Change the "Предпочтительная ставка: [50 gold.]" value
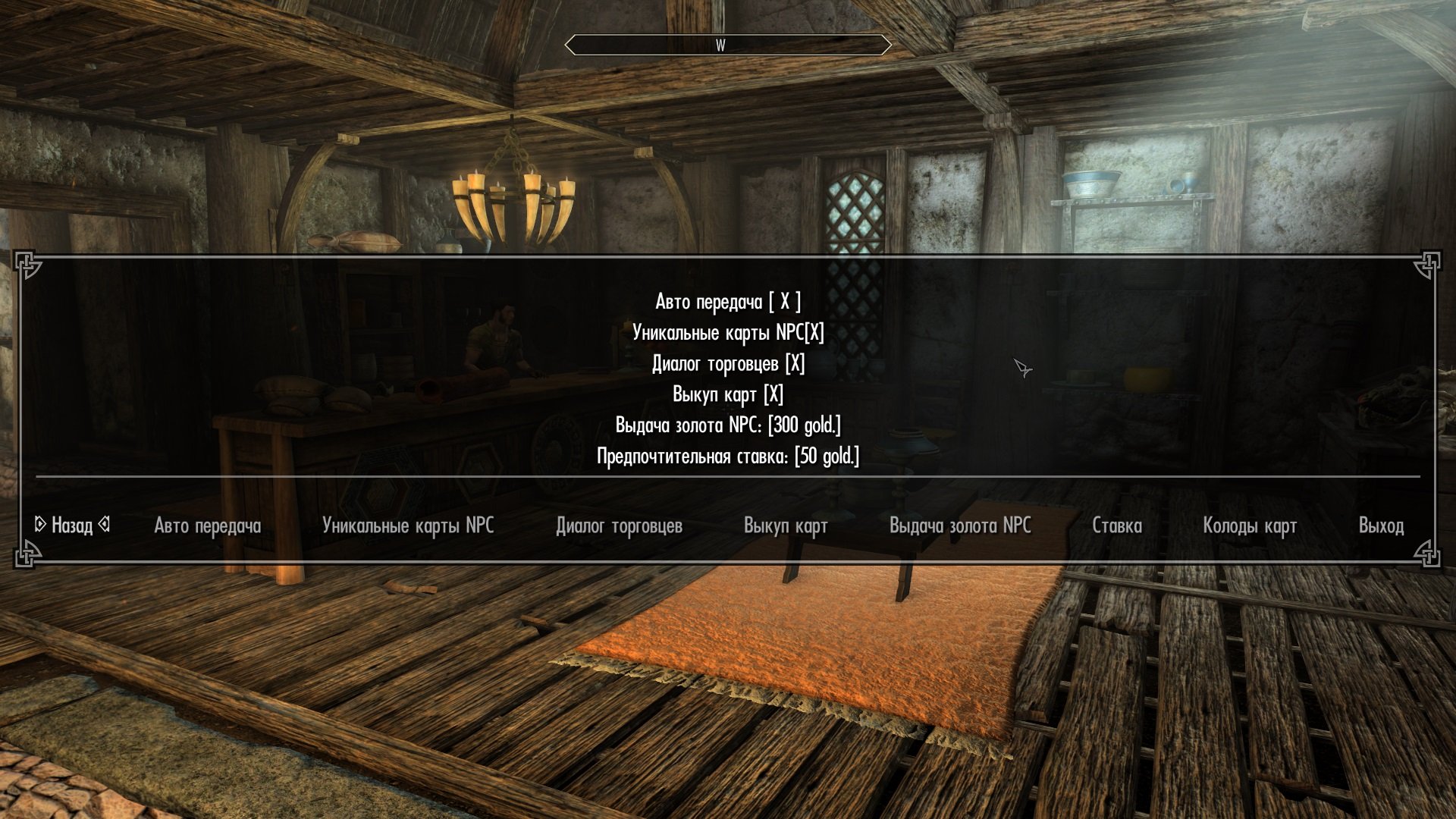1456x819 pixels. pyautogui.click(x=728, y=458)
